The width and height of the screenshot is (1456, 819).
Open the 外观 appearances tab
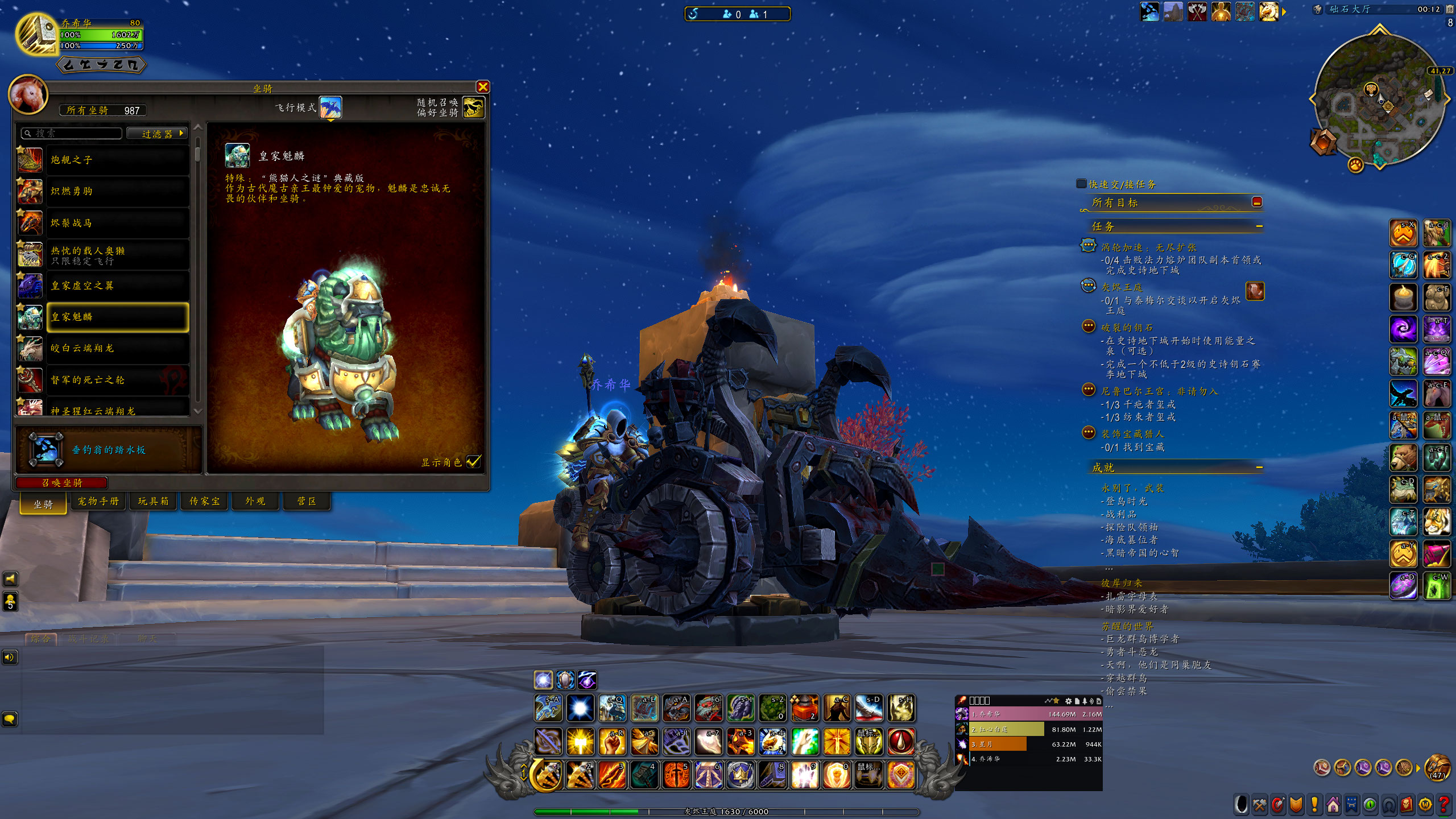click(255, 501)
